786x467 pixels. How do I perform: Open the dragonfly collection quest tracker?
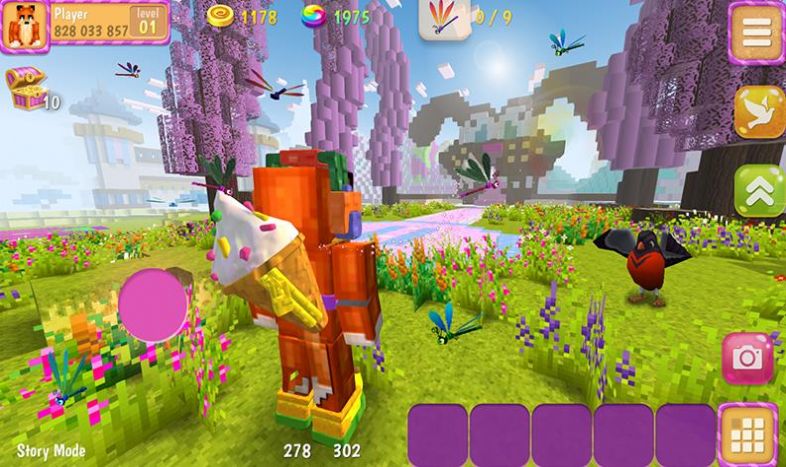(444, 18)
